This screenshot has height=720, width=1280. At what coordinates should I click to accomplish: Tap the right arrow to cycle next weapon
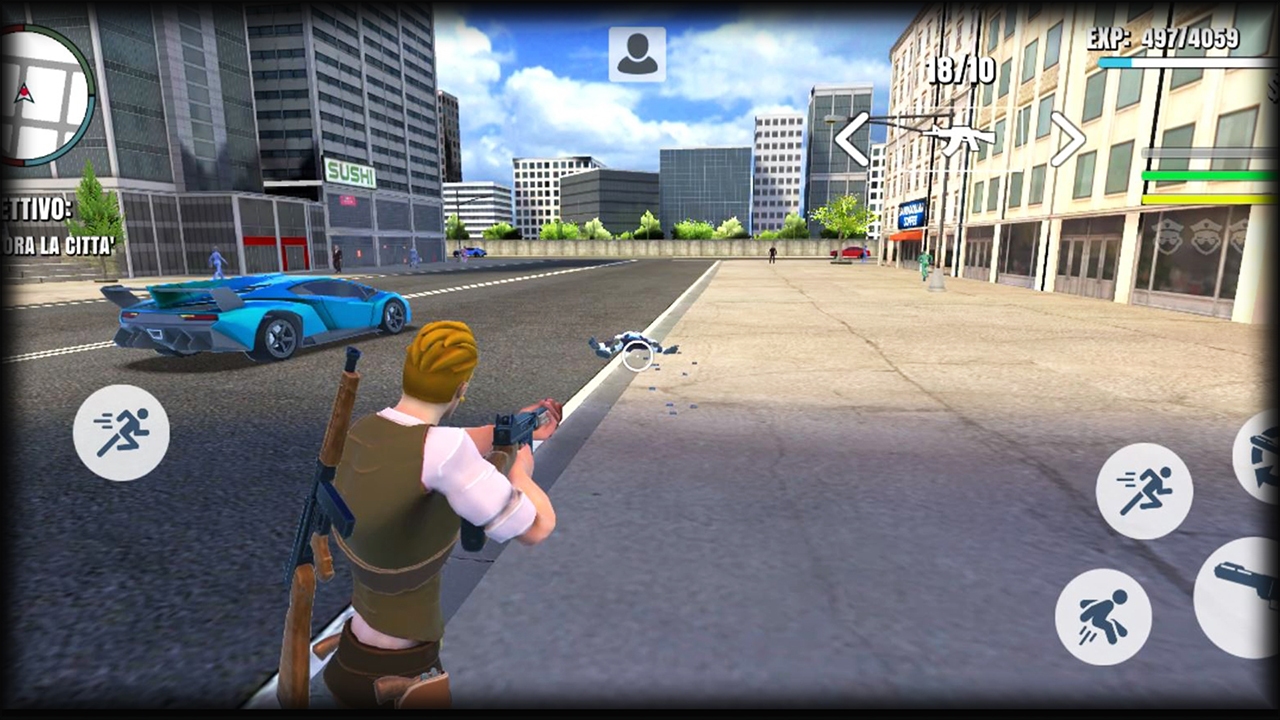click(x=1067, y=140)
